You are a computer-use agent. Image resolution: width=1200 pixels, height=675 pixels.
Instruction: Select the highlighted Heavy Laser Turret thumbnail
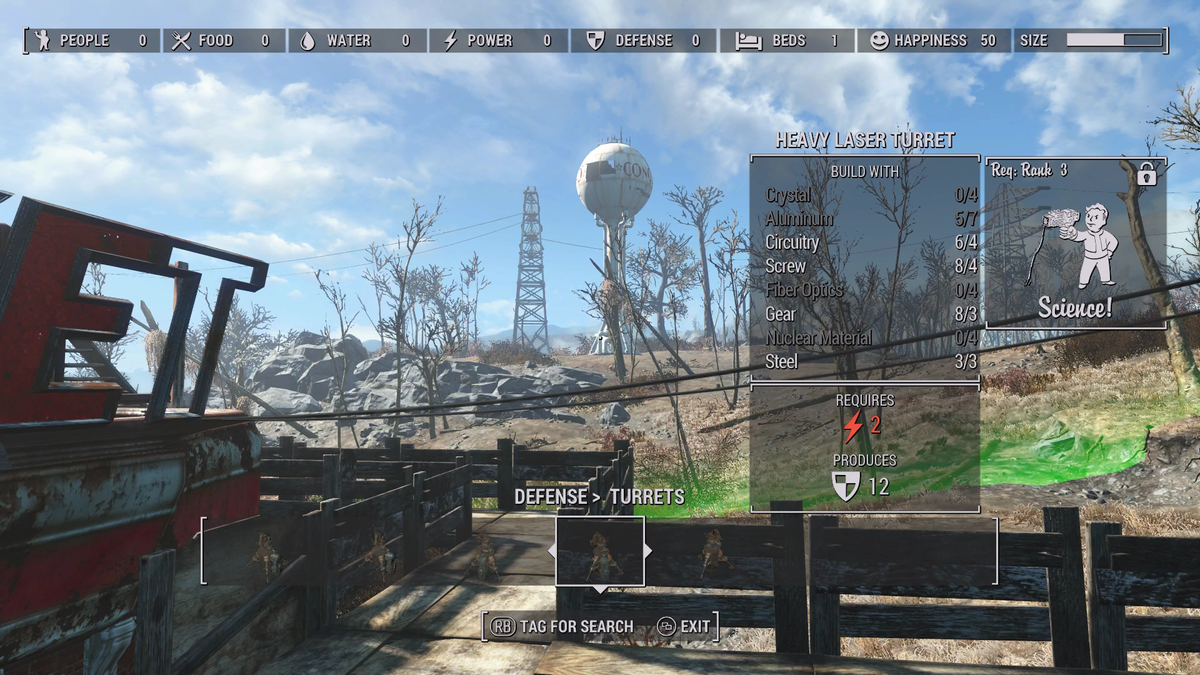(600, 551)
